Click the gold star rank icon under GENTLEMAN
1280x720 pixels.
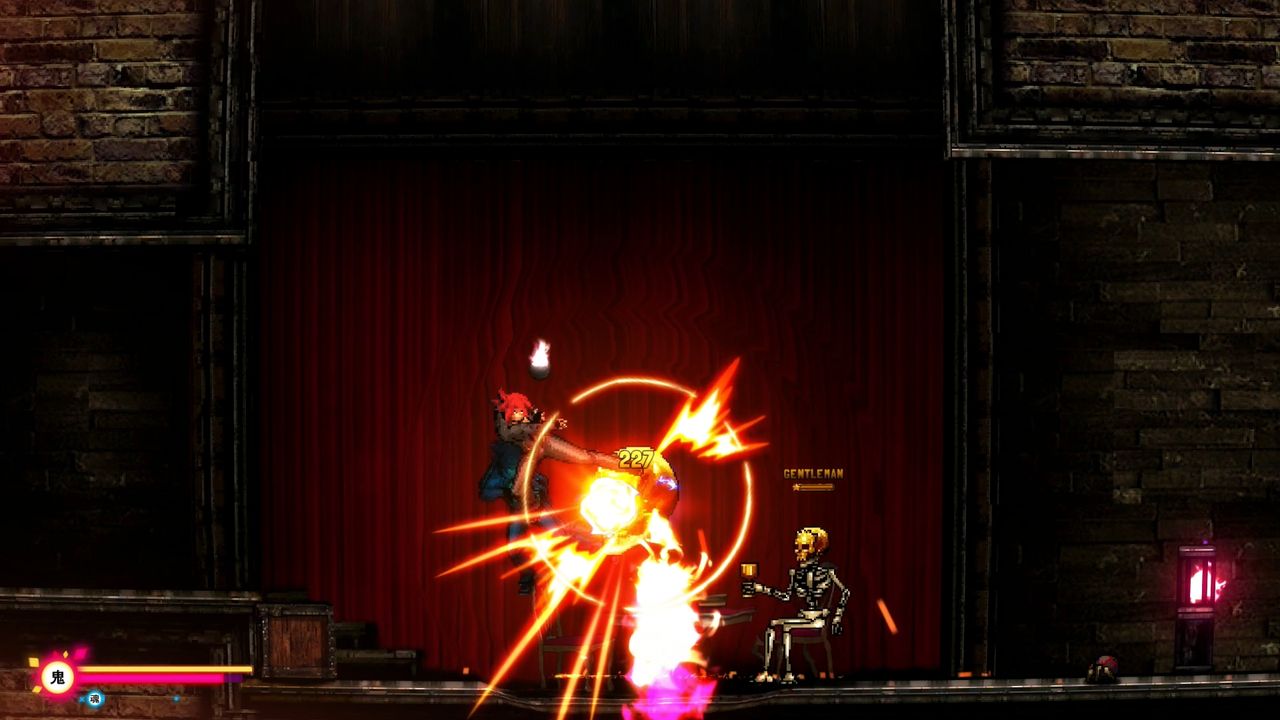coord(797,487)
